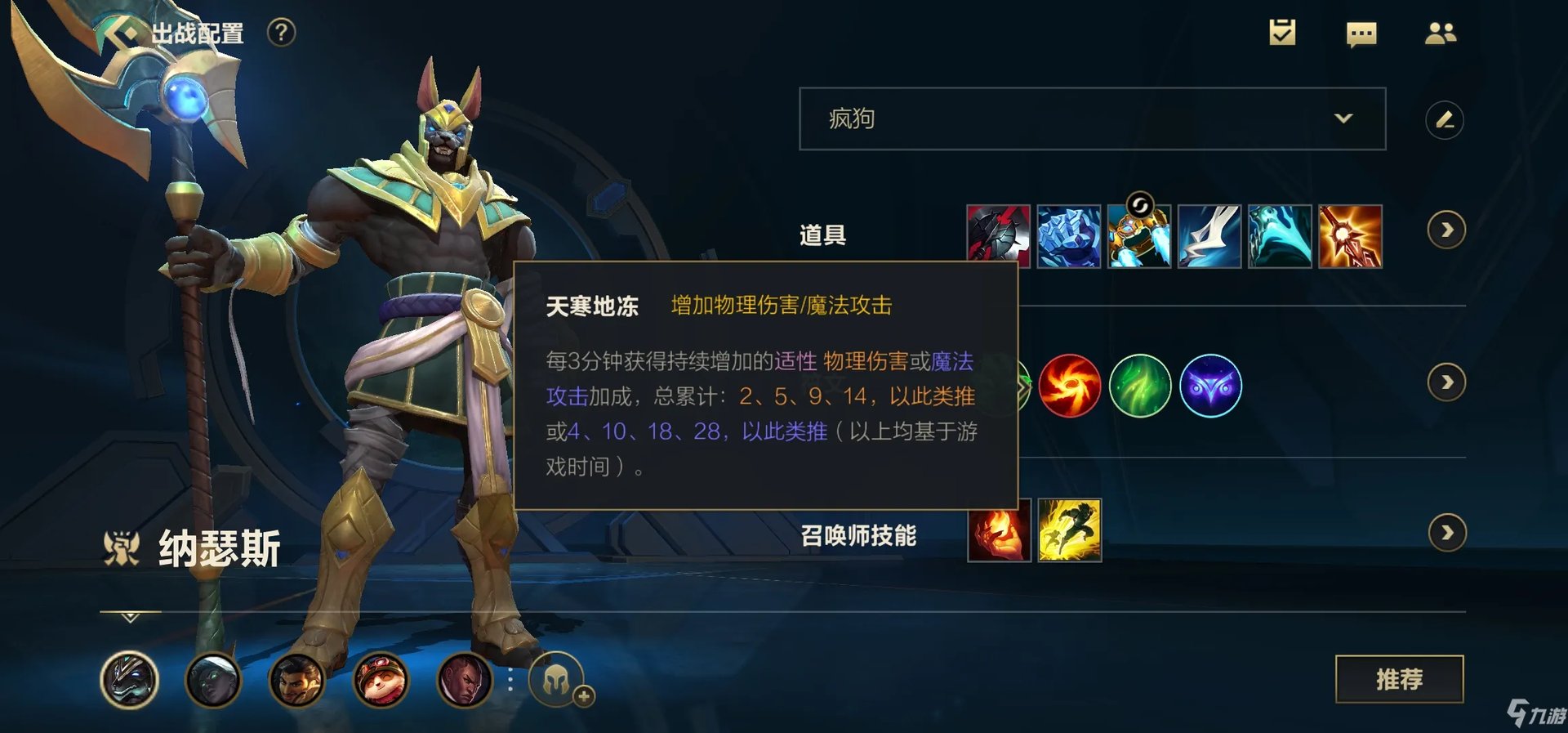Select the Teemo champion portrait

pyautogui.click(x=381, y=681)
